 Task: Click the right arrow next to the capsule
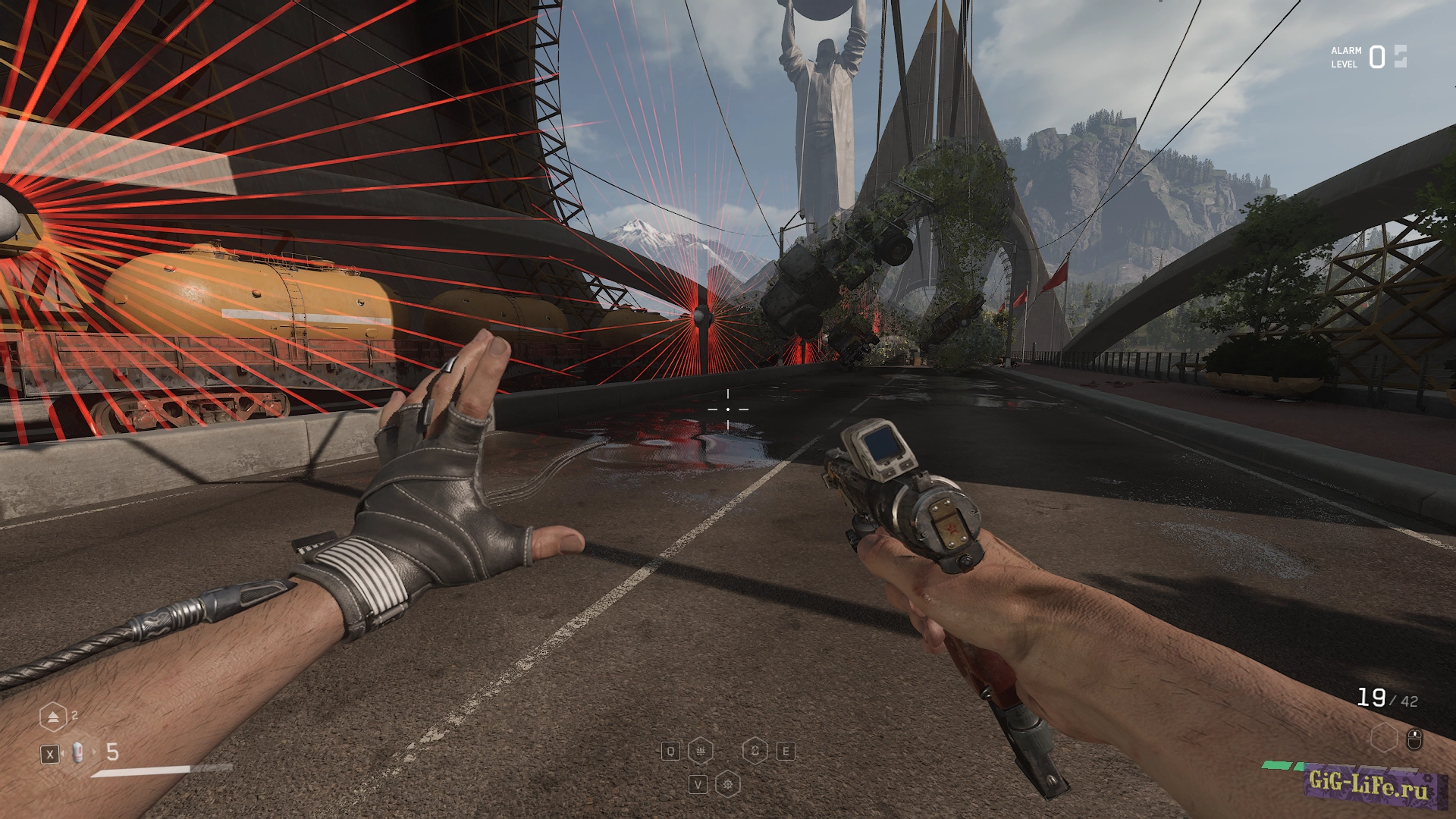[95, 752]
